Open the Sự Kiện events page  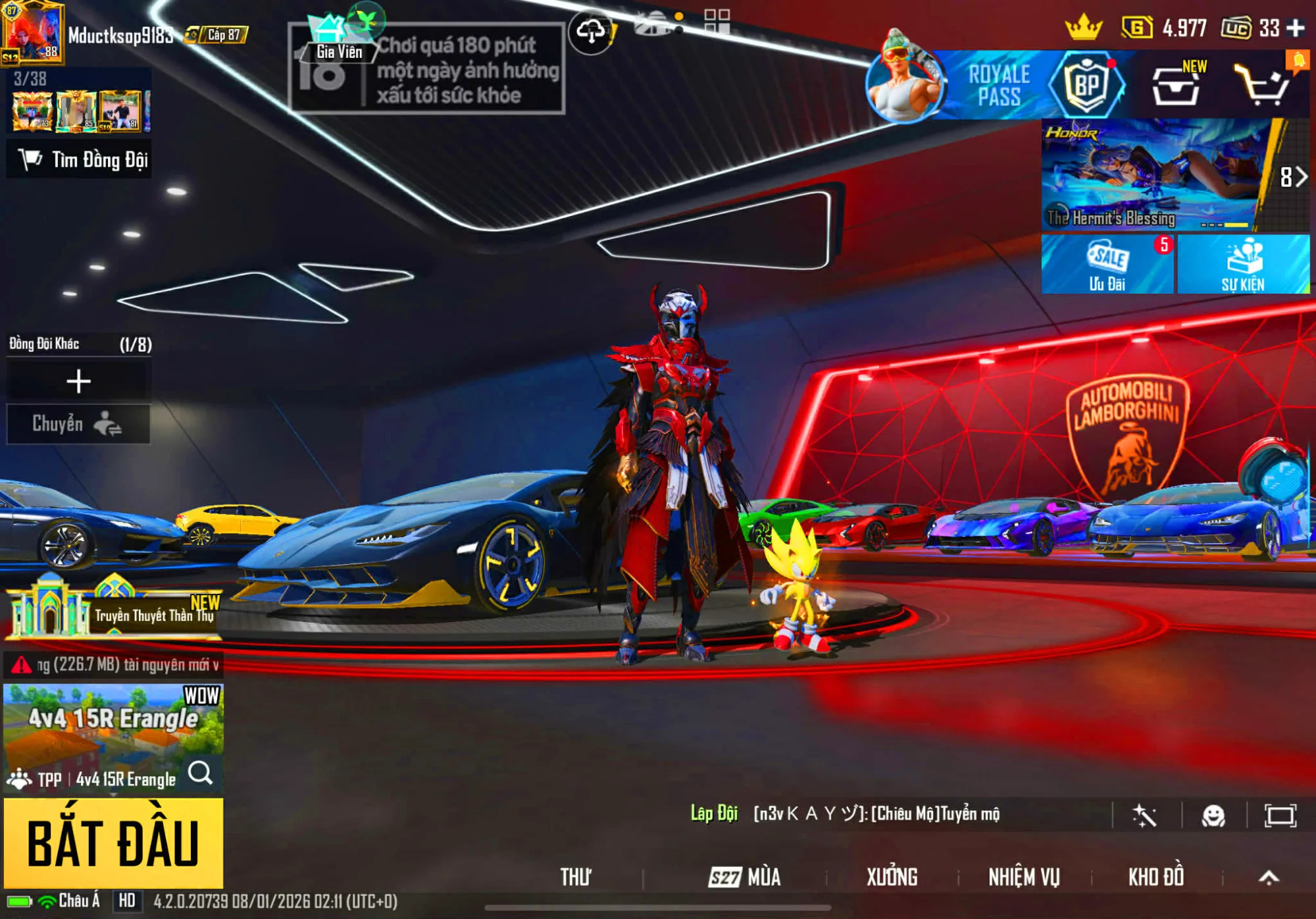click(x=1242, y=265)
